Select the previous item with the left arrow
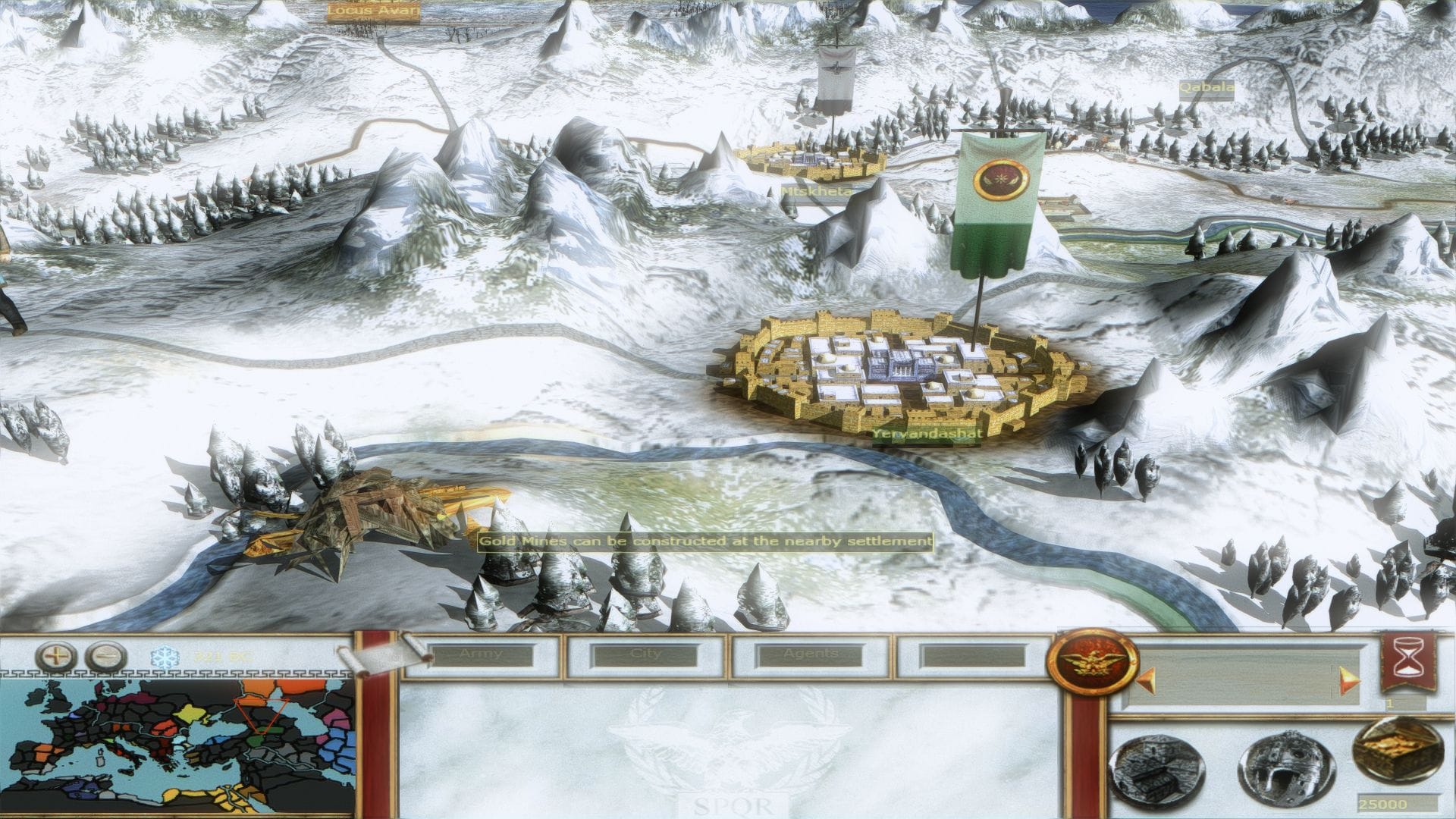This screenshot has width=1456, height=819. click(x=1141, y=679)
